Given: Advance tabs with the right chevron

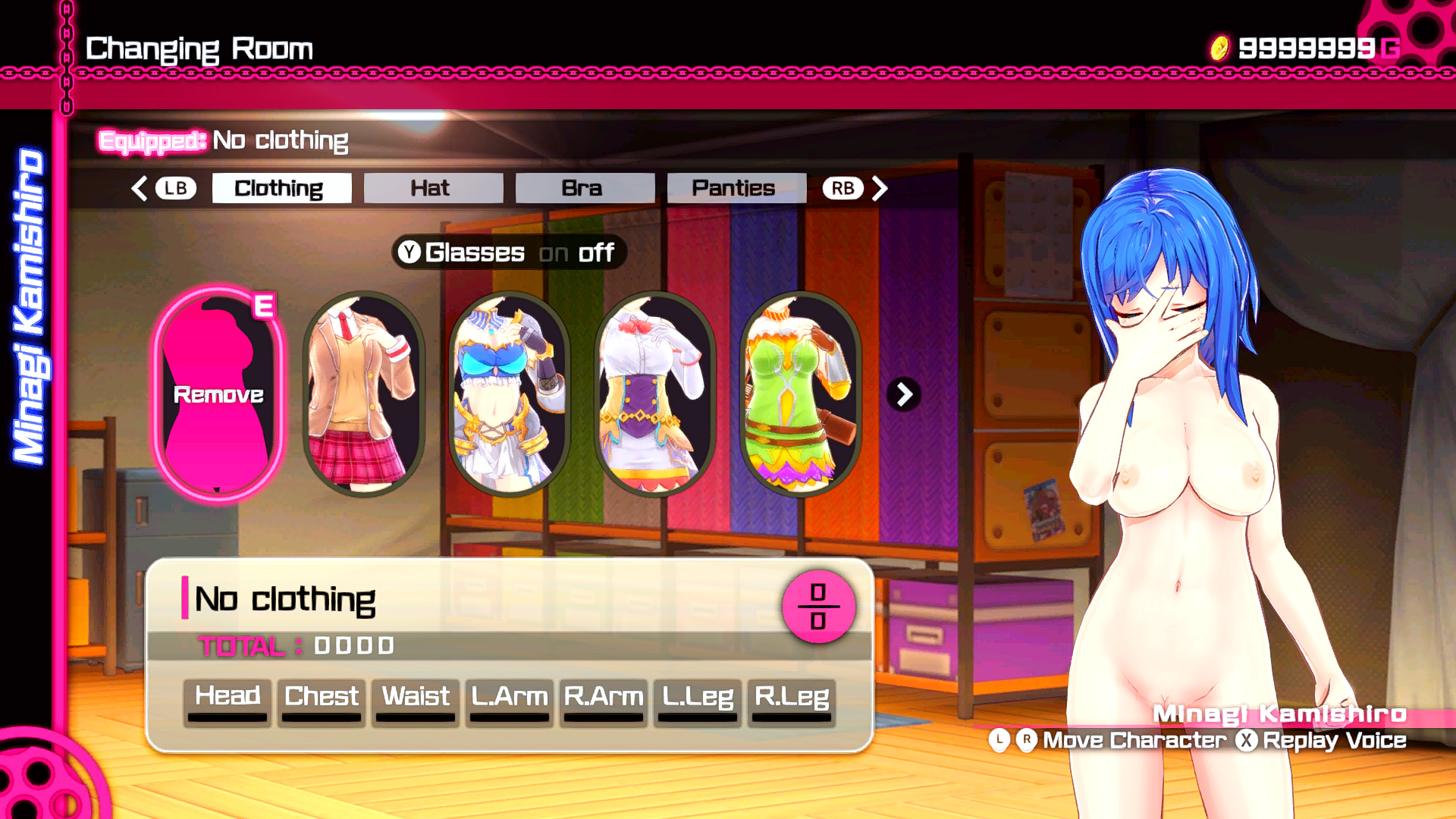Looking at the screenshot, I should click(880, 188).
